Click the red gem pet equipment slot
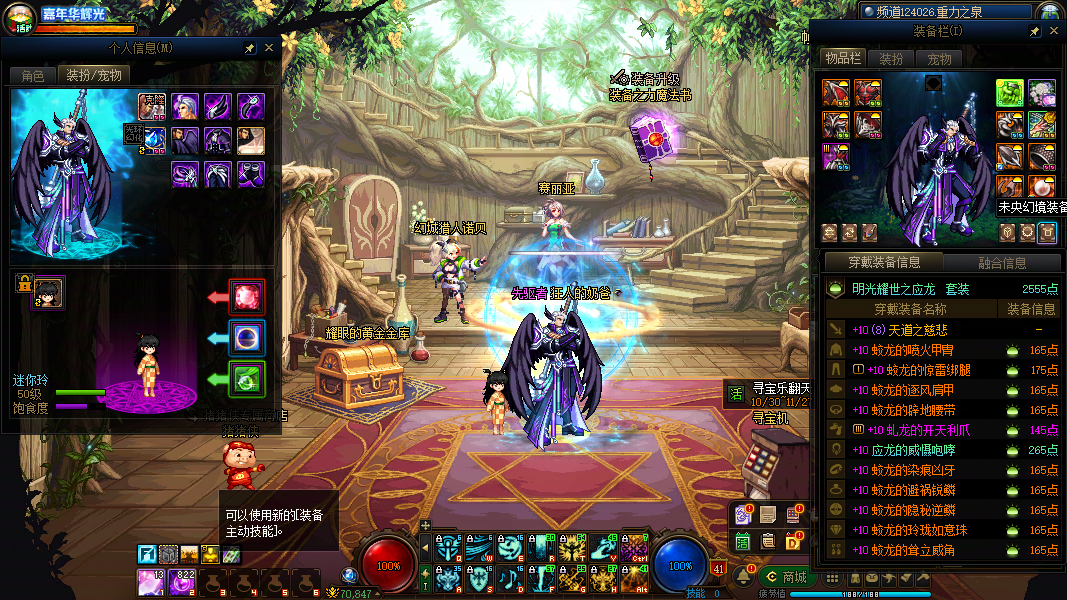The width and height of the screenshot is (1067, 600). coord(247,297)
